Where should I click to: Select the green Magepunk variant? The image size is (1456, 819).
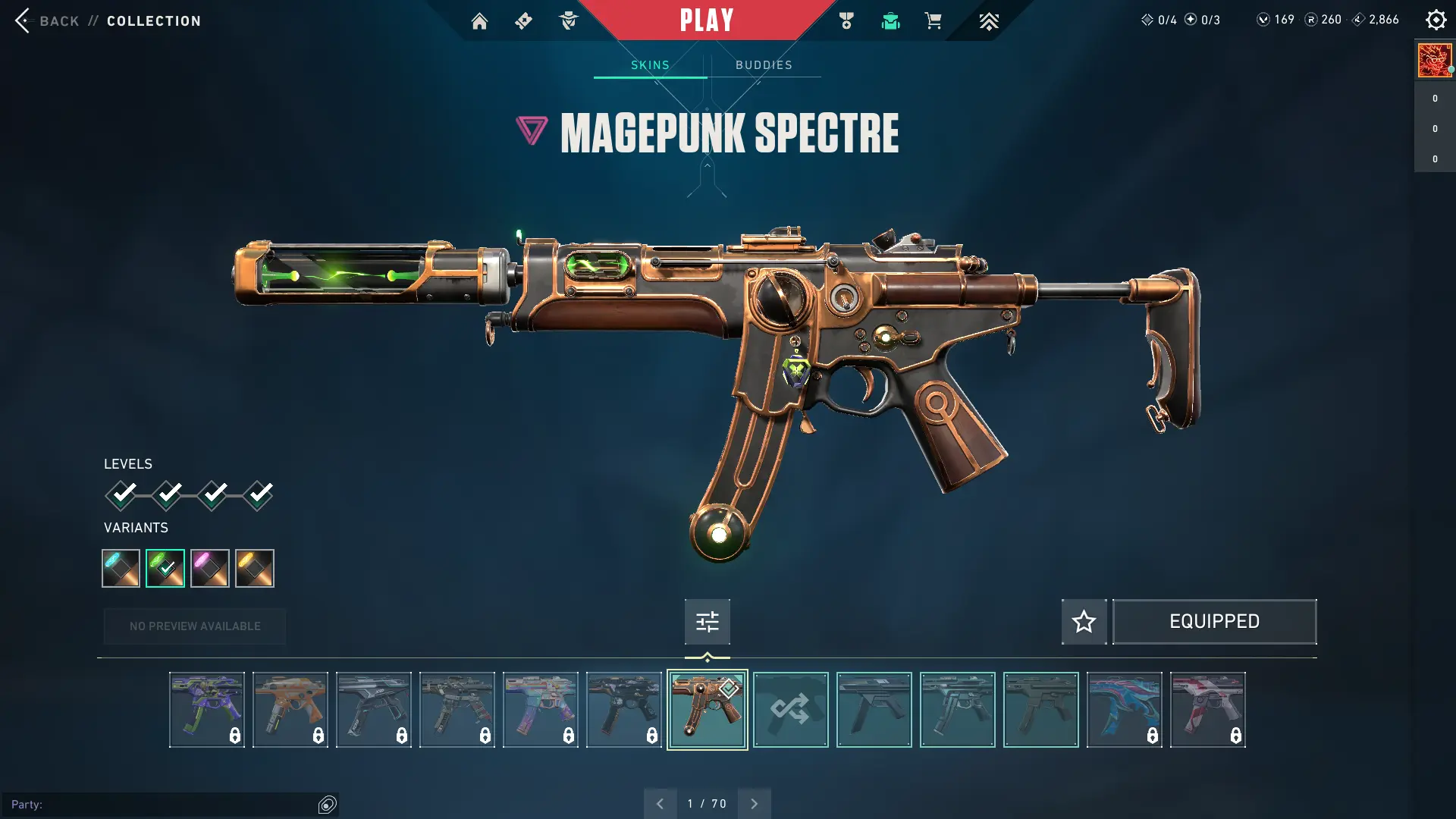tap(165, 568)
